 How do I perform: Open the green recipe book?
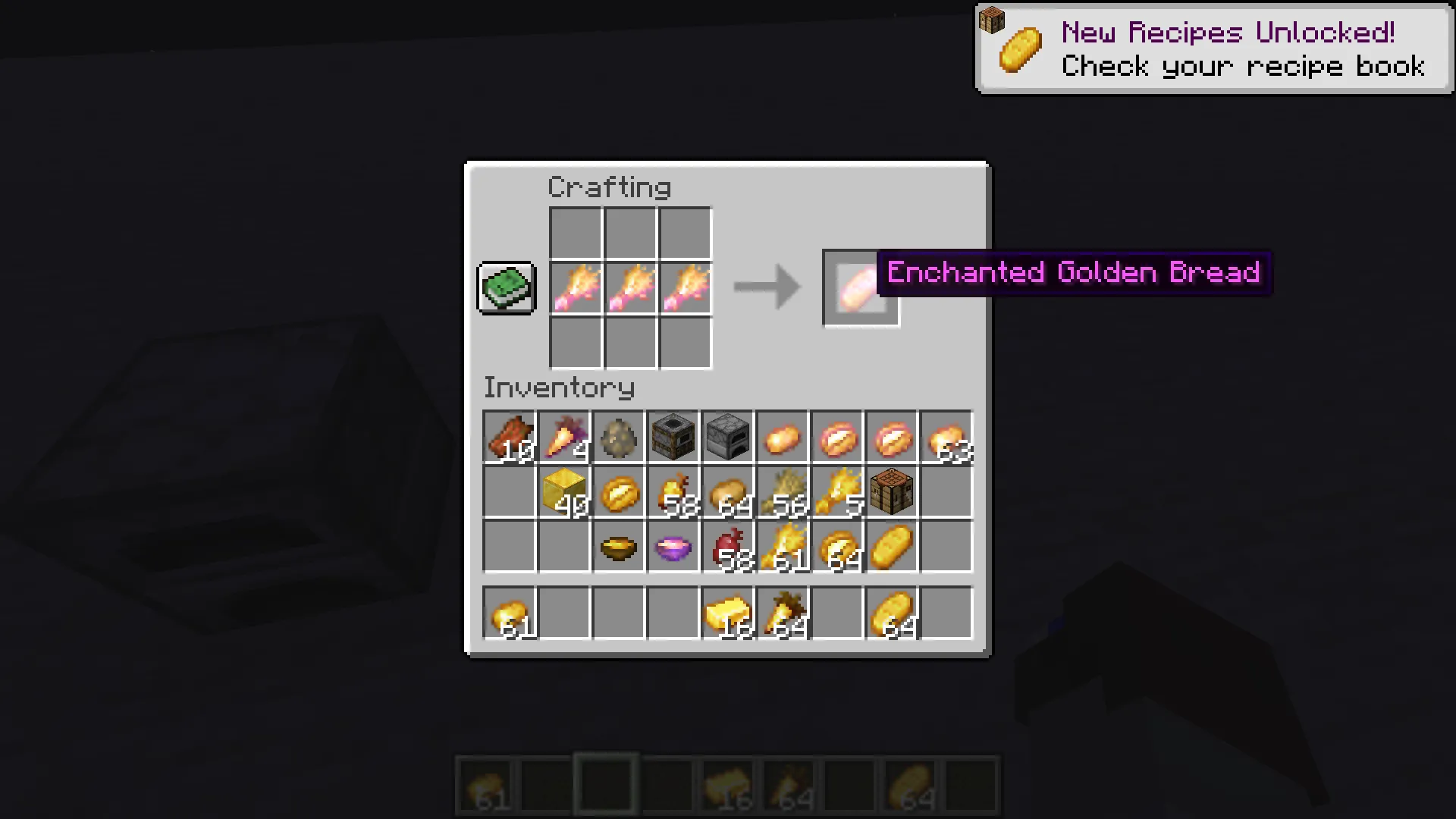506,288
